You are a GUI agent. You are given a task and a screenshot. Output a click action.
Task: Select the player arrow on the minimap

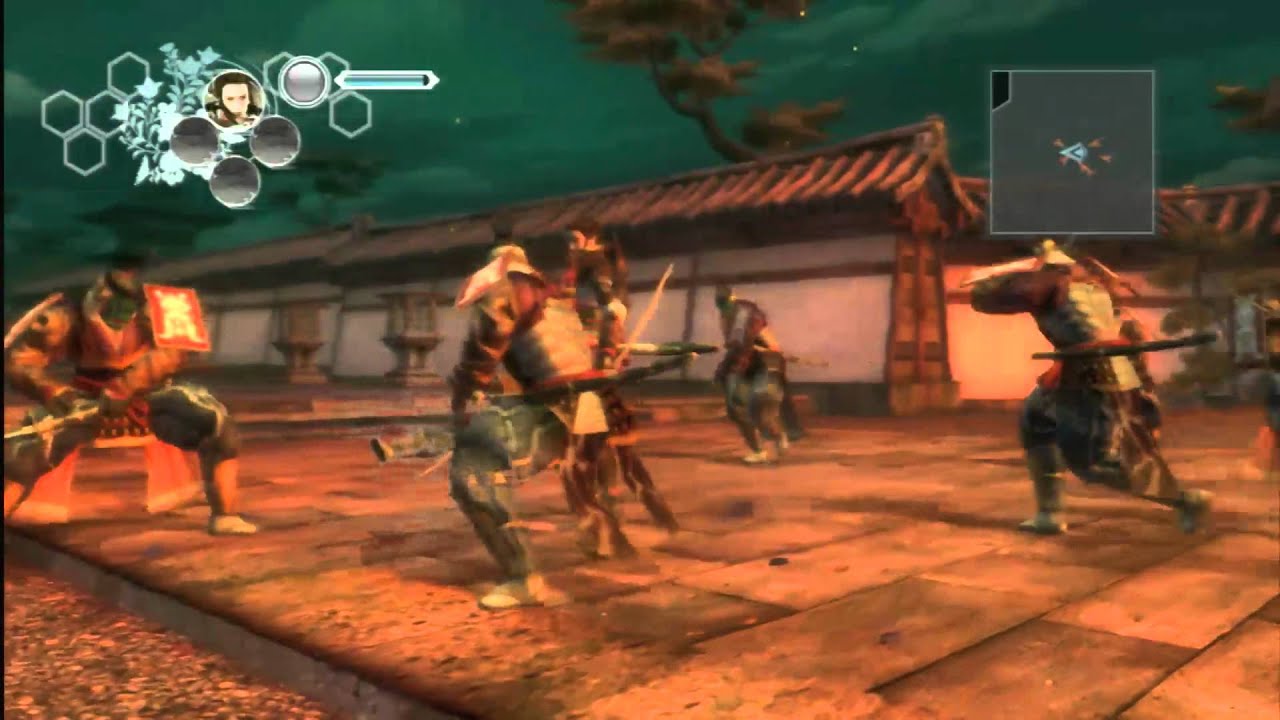1077,152
